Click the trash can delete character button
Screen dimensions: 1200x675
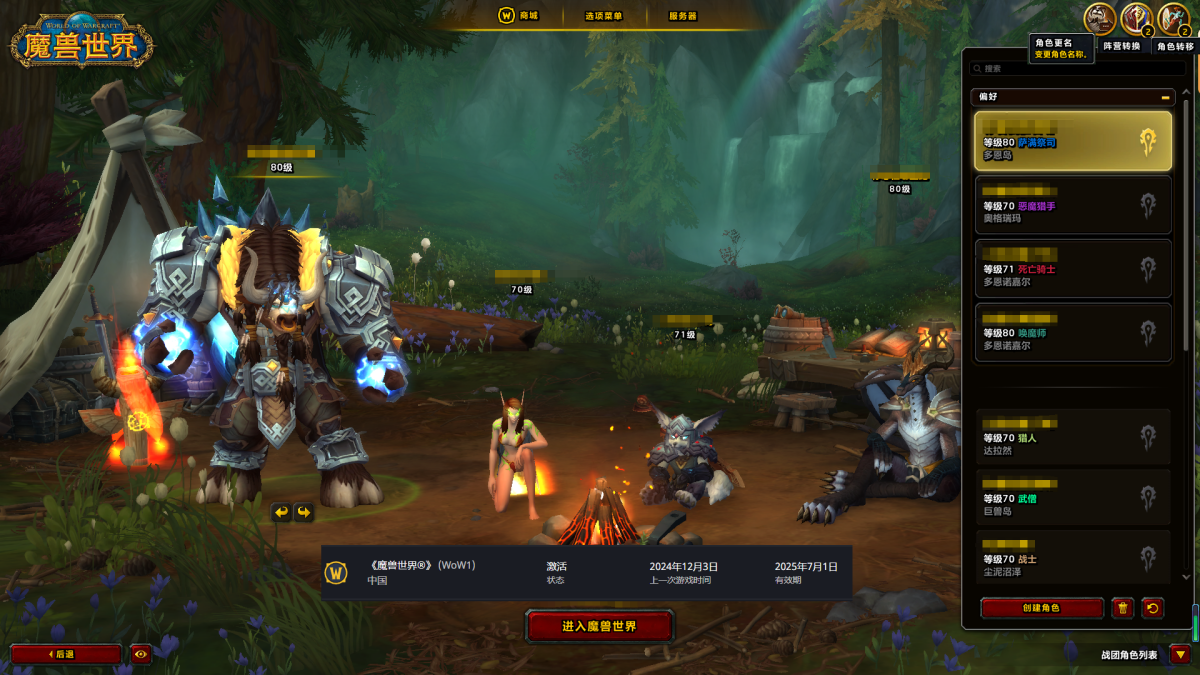coord(1123,608)
